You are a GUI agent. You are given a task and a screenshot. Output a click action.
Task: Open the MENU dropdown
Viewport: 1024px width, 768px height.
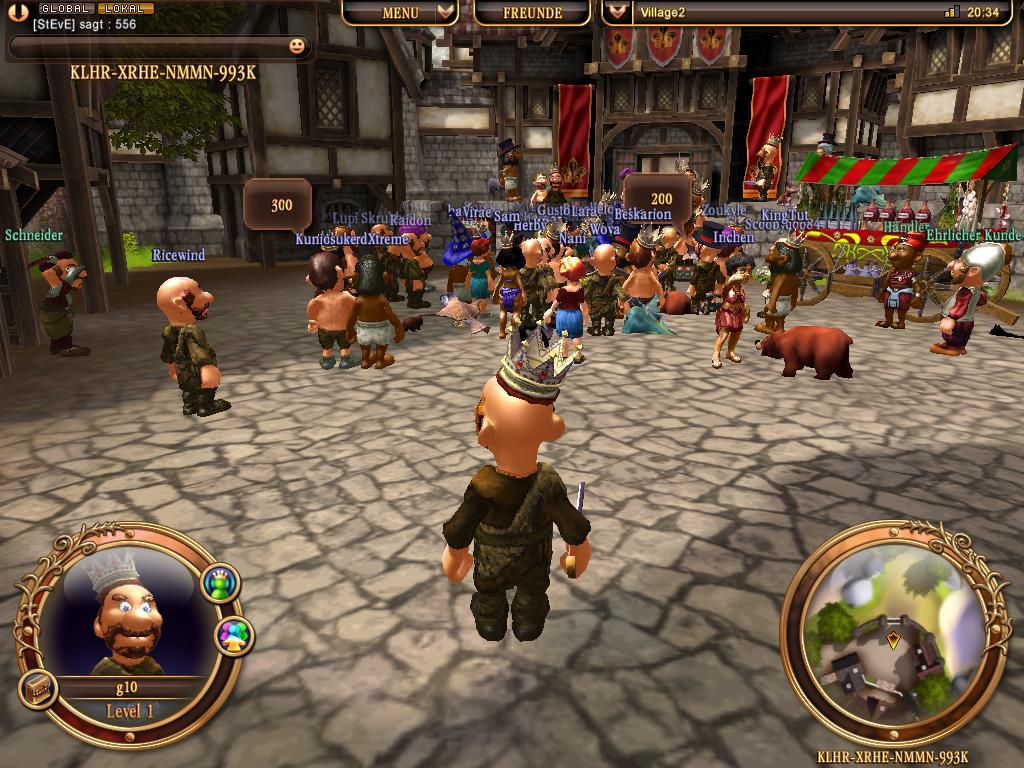[x=400, y=13]
